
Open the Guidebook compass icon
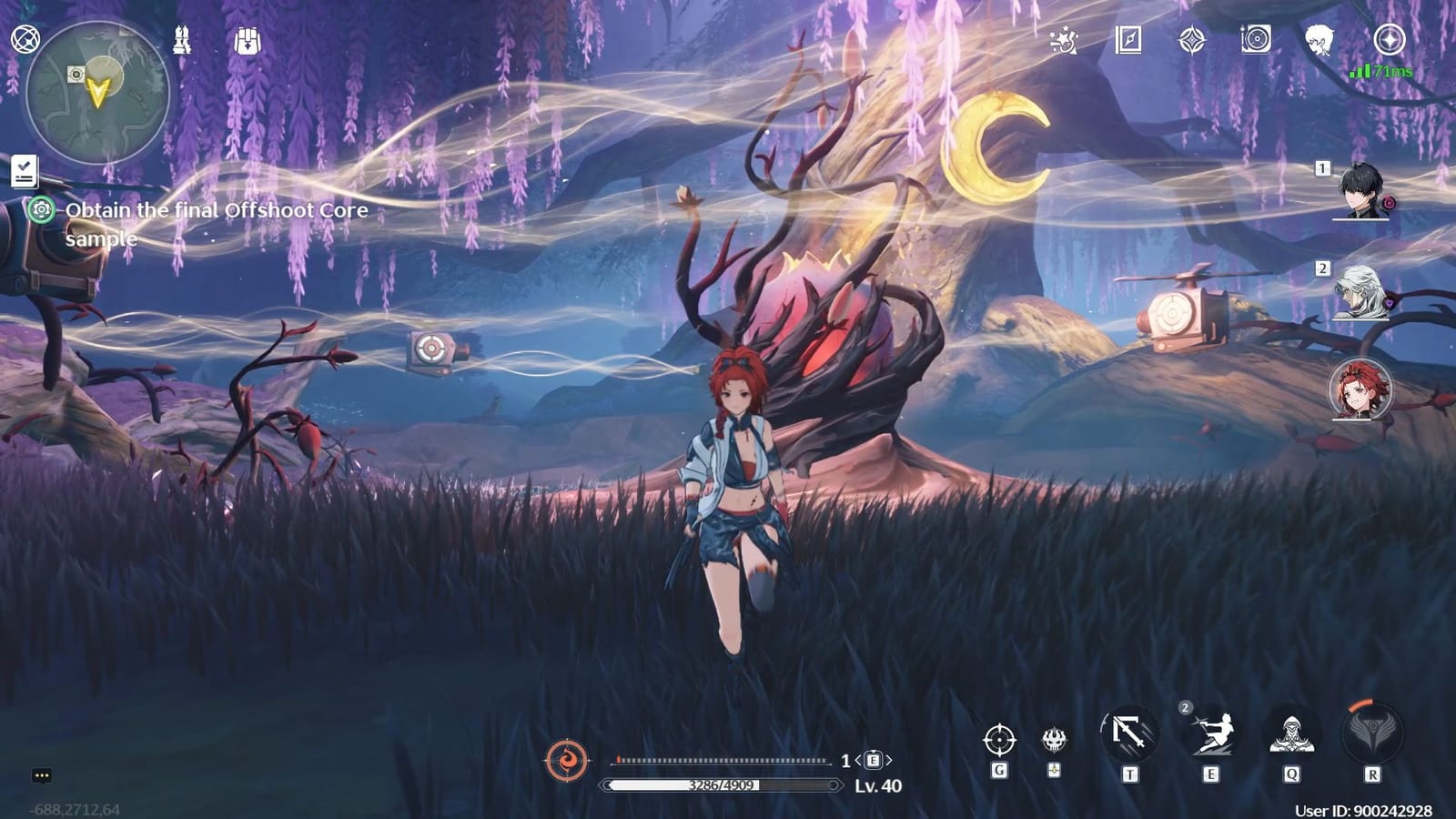tap(1128, 41)
